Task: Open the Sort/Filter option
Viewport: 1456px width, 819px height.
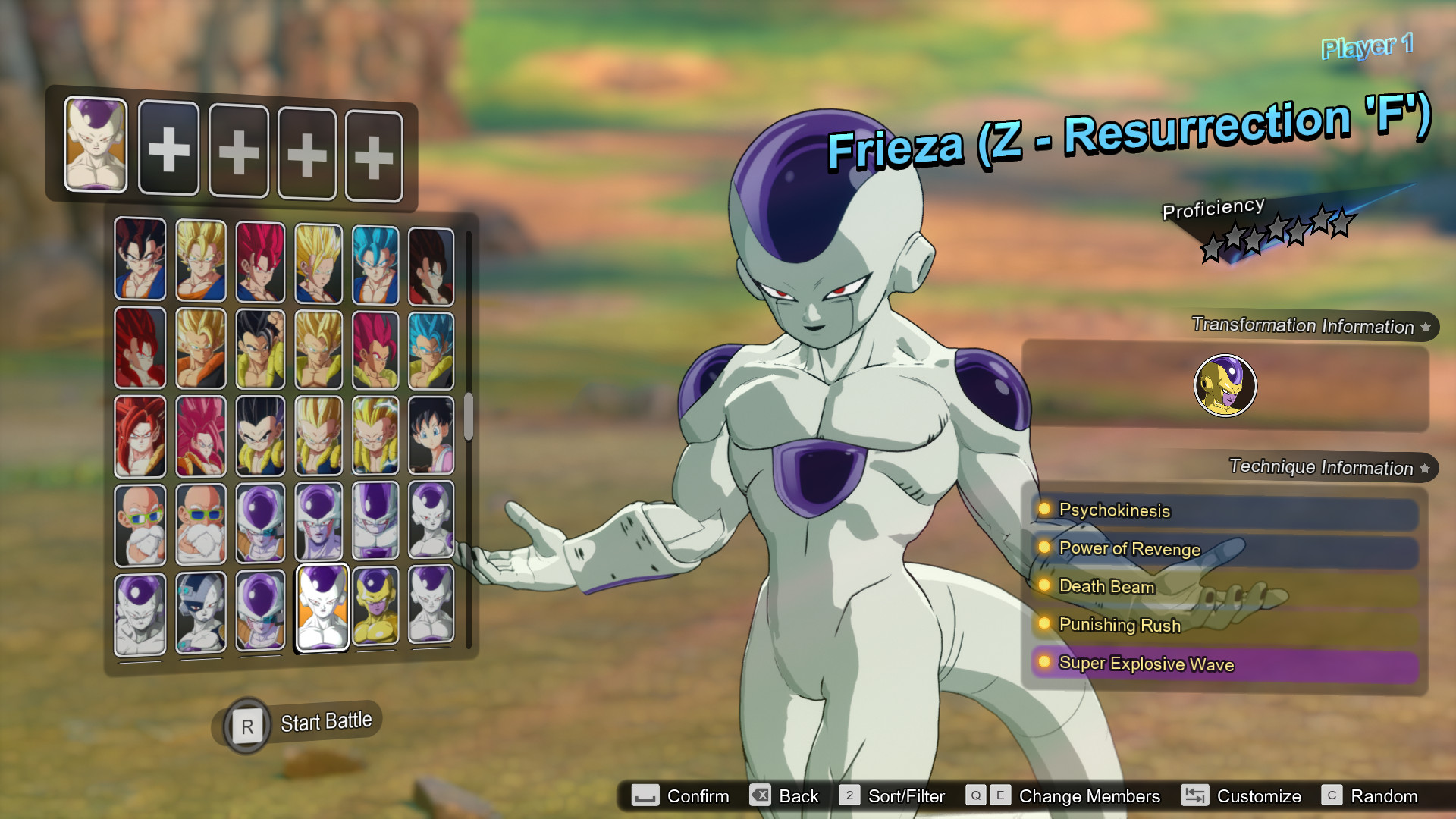Action: click(893, 796)
